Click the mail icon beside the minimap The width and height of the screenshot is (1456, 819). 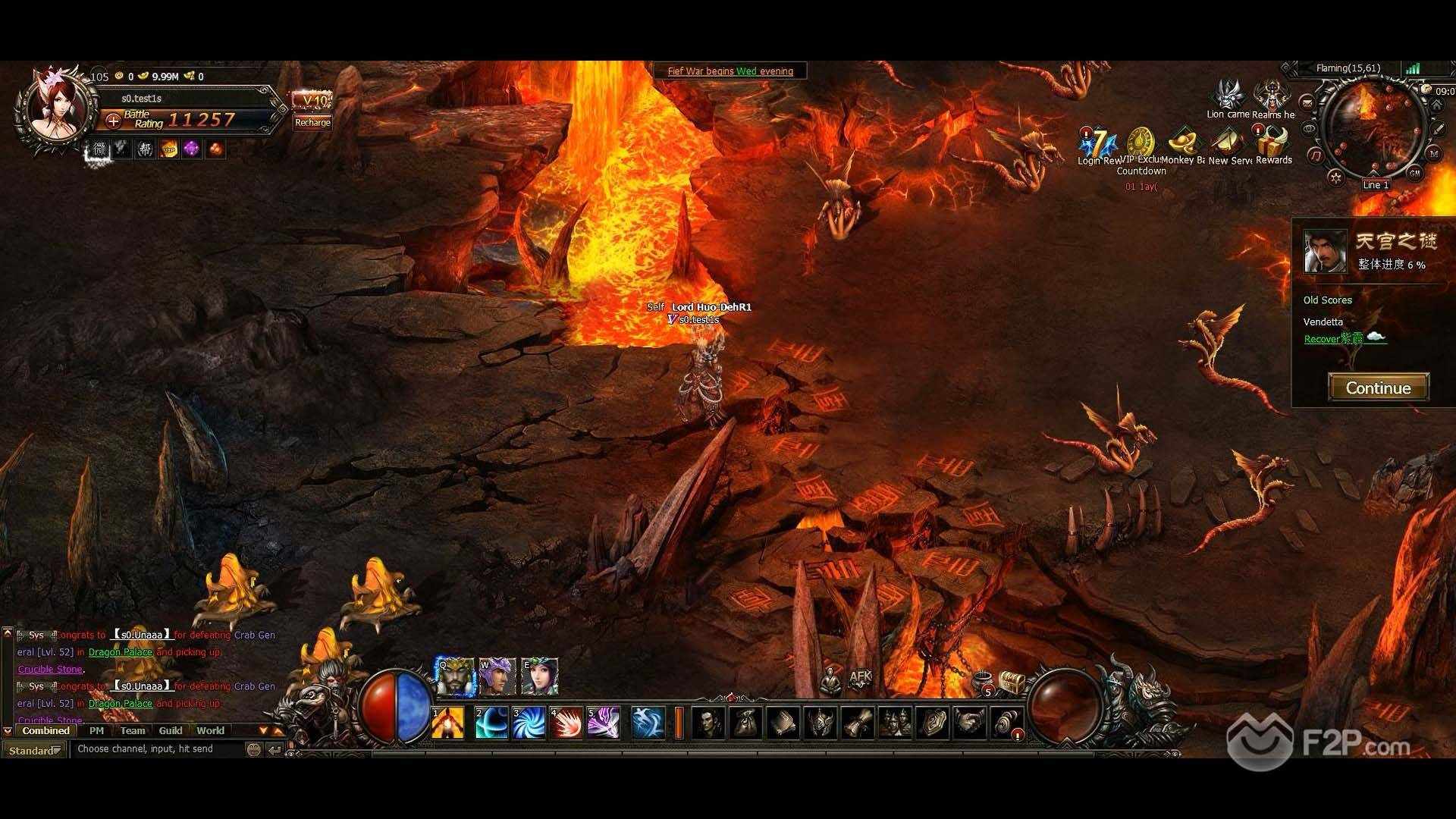click(1307, 103)
